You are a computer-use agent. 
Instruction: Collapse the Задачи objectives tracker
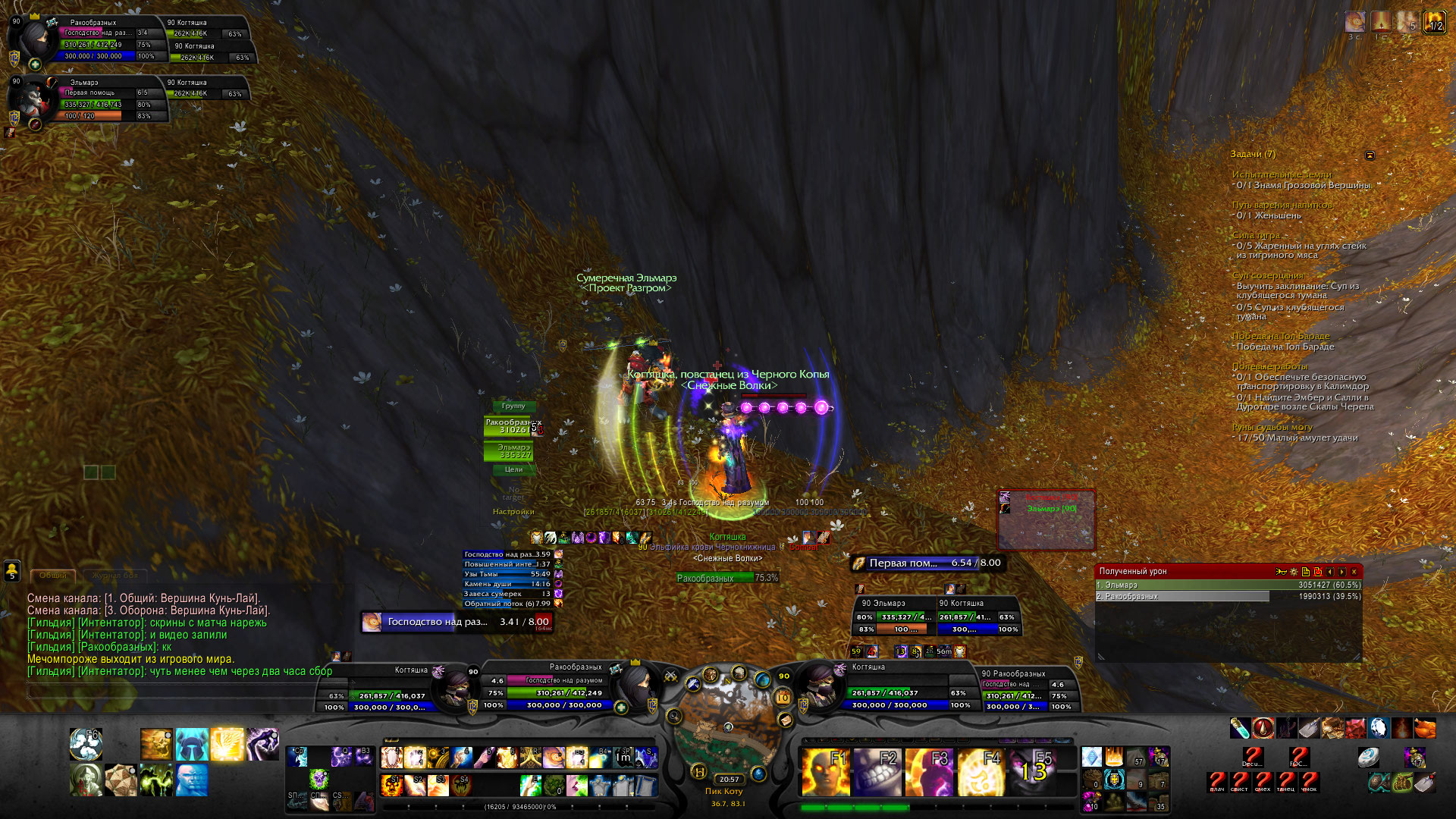click(1370, 155)
